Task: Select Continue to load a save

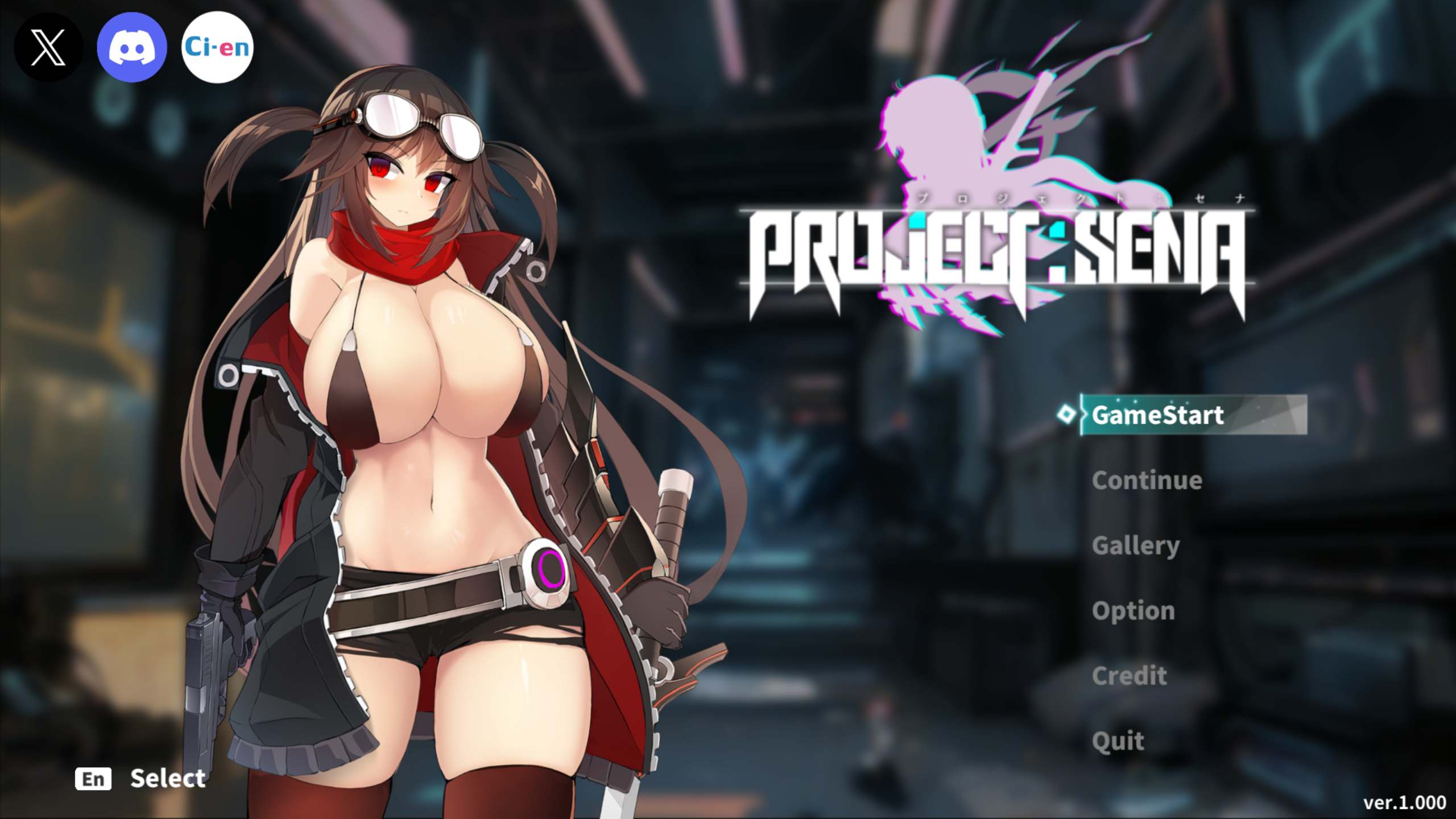Action: tap(1147, 481)
